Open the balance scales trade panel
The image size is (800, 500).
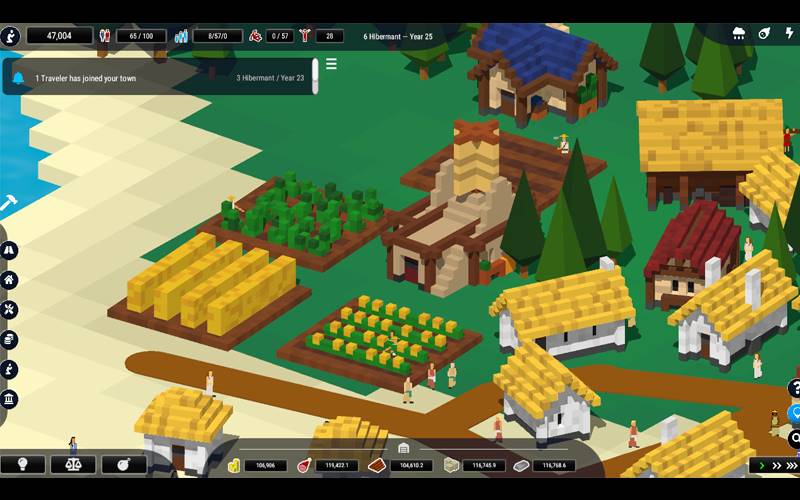click(73, 464)
